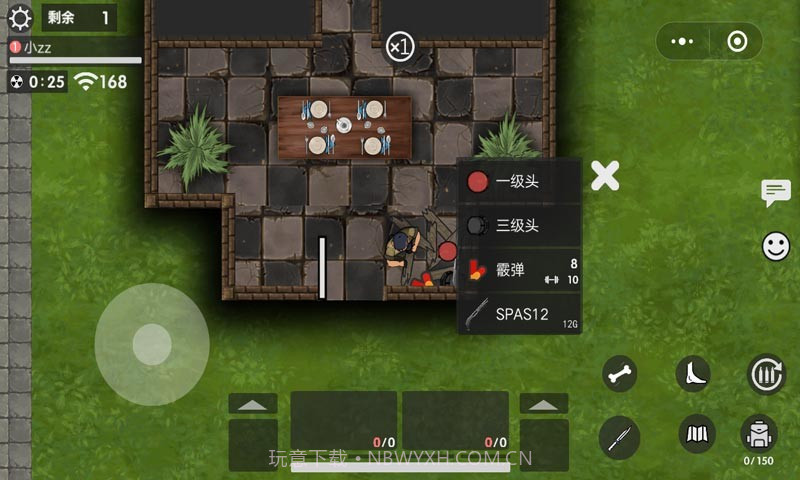Image resolution: width=800 pixels, height=480 pixels.
Task: Pick up the SPAS12 shotgun
Action: 519,314
